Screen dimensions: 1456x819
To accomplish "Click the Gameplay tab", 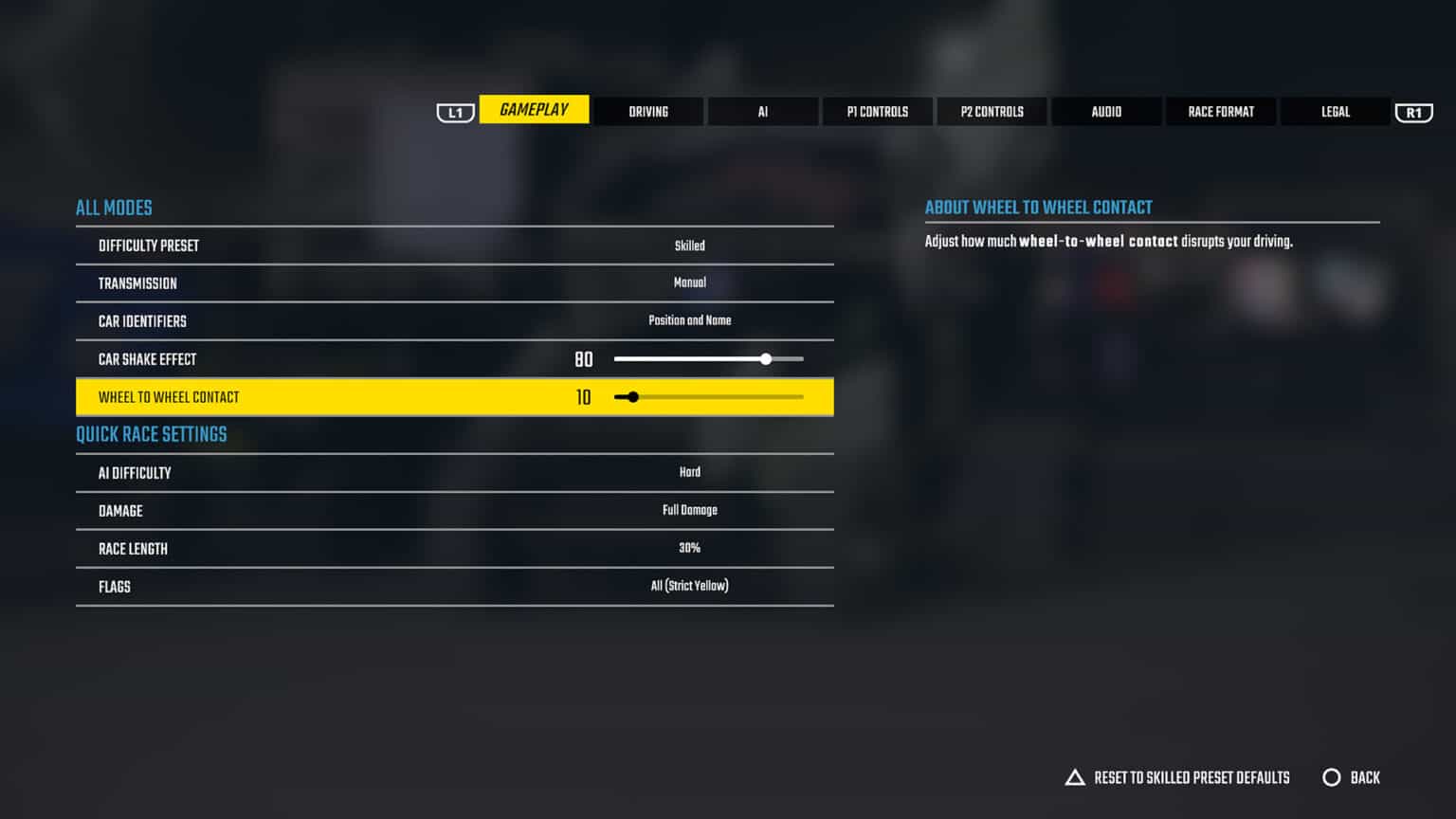I will pyautogui.click(x=534, y=109).
